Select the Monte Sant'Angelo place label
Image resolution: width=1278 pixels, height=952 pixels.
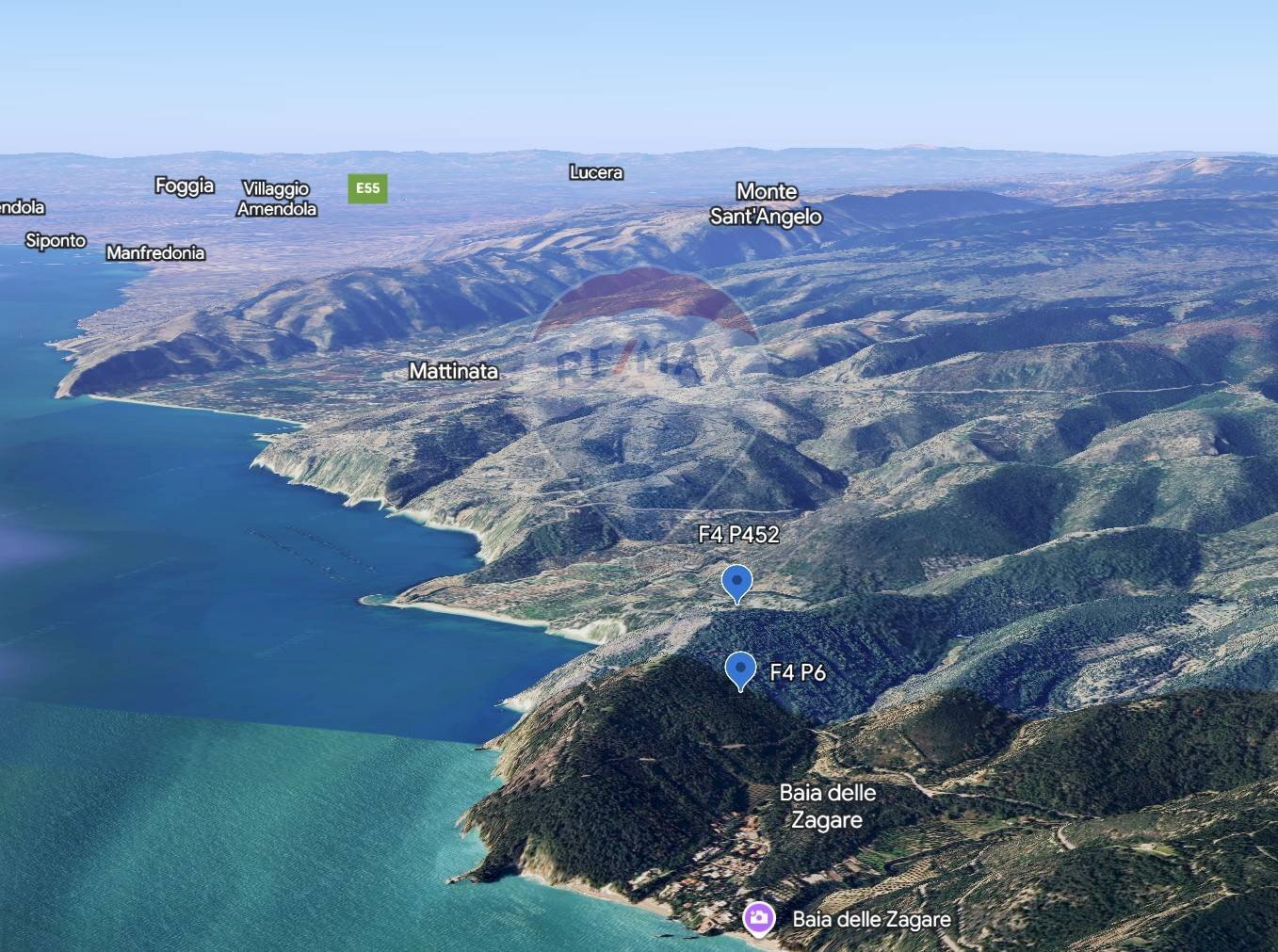click(766, 204)
